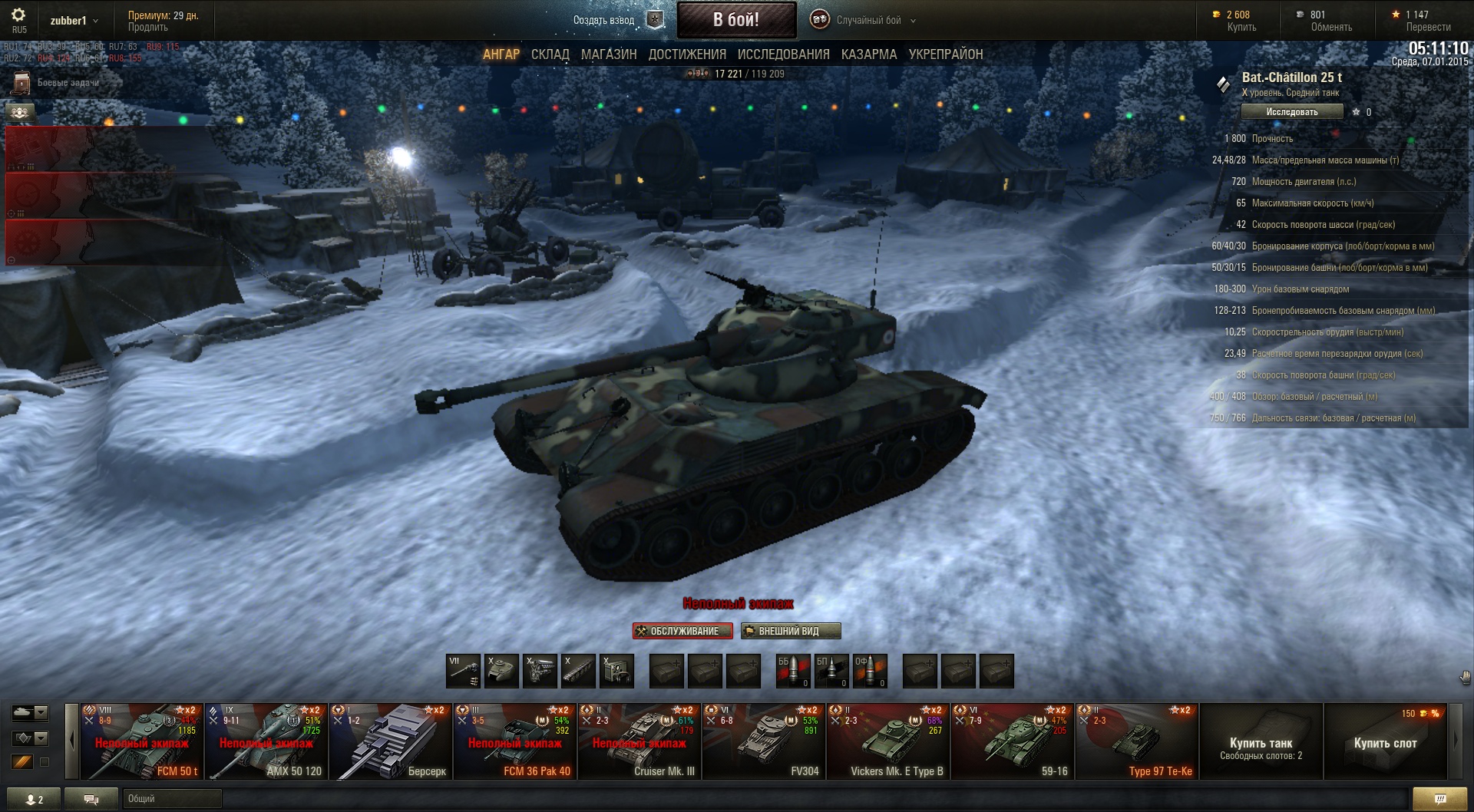The width and height of the screenshot is (1474, 812).
Task: Click the Исследовать button for Bat.-Châtillon 25 t
Action: point(1291,112)
